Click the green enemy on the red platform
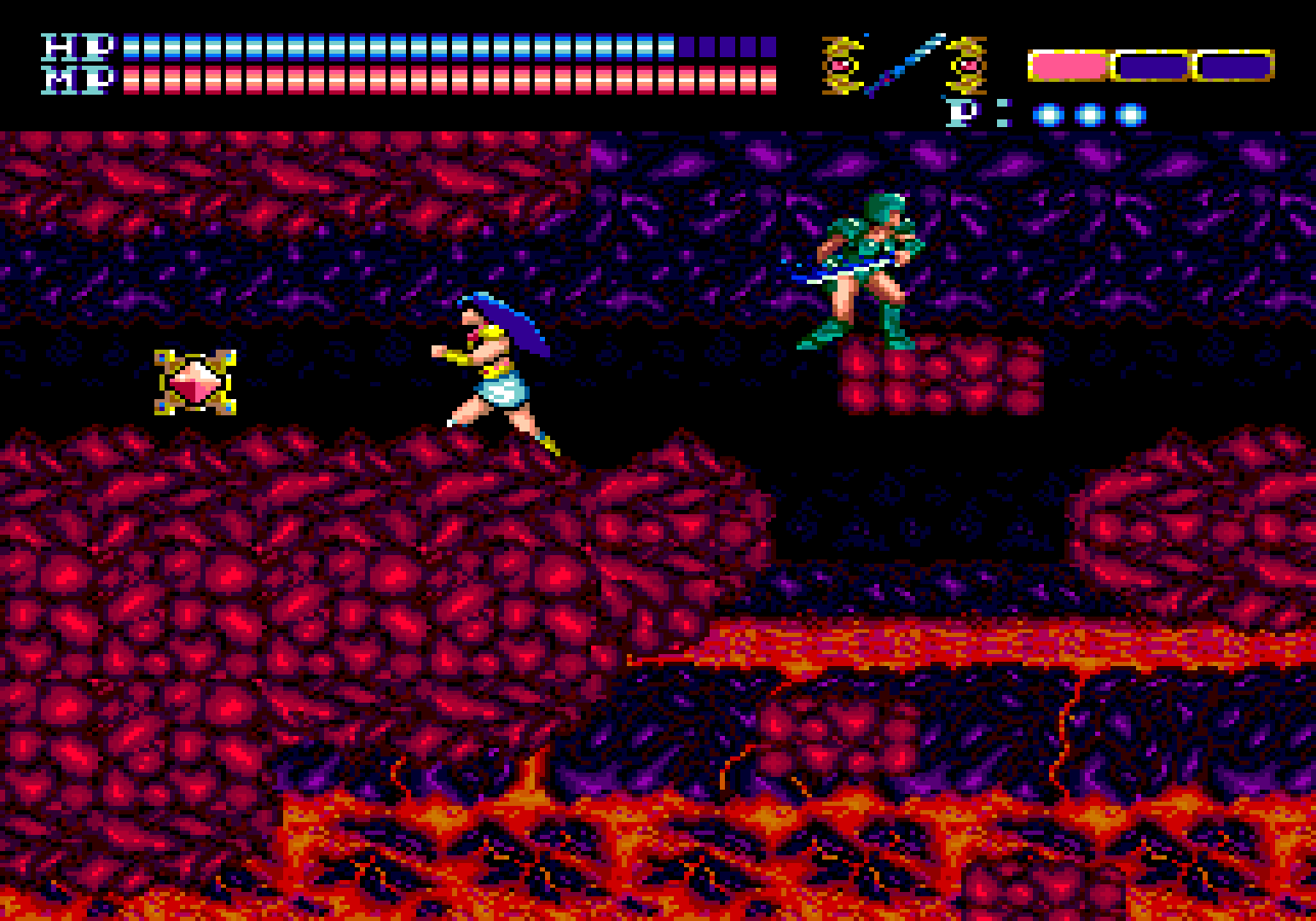 point(866,267)
